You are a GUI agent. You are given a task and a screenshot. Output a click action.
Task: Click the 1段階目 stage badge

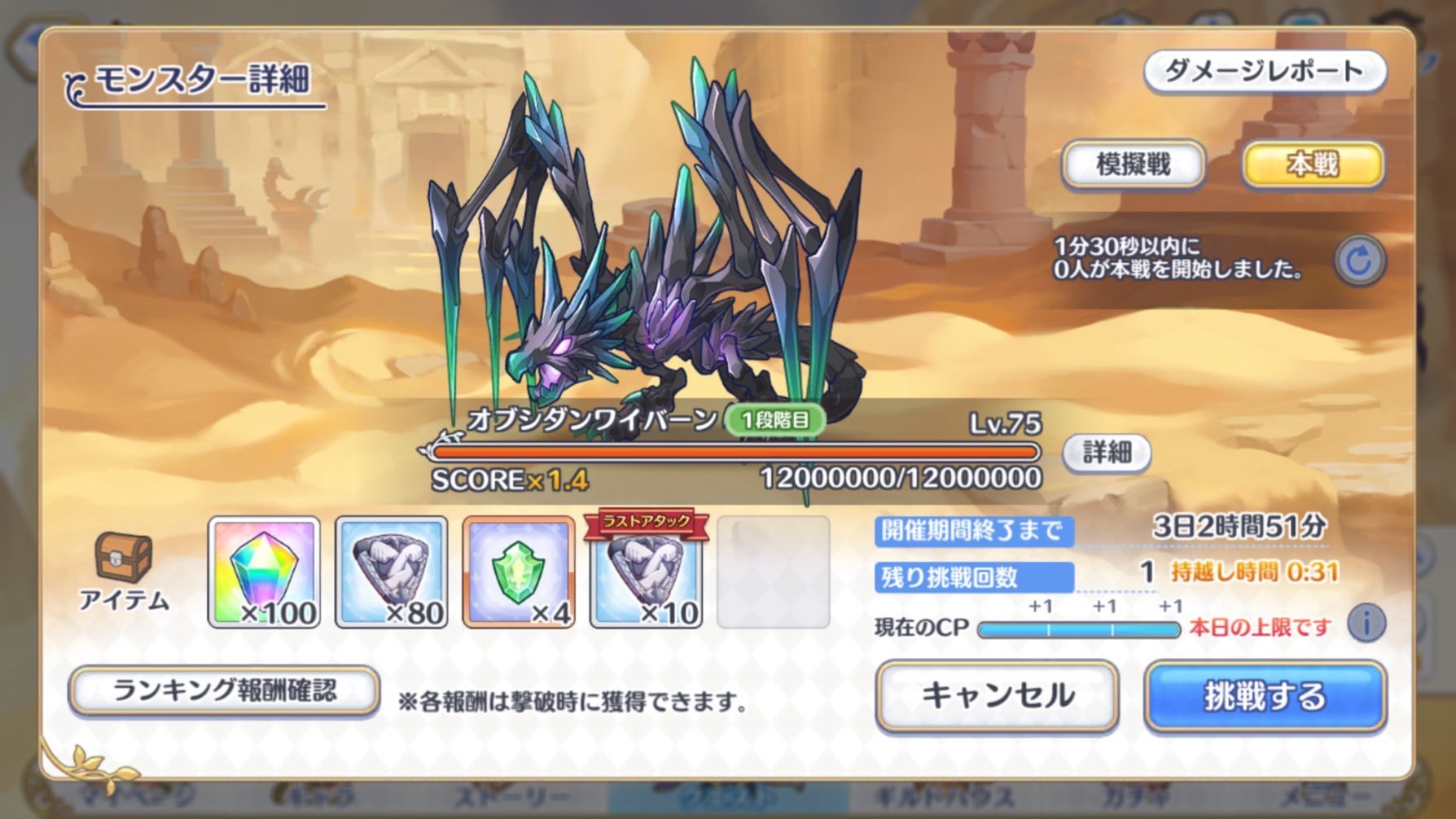(x=776, y=421)
